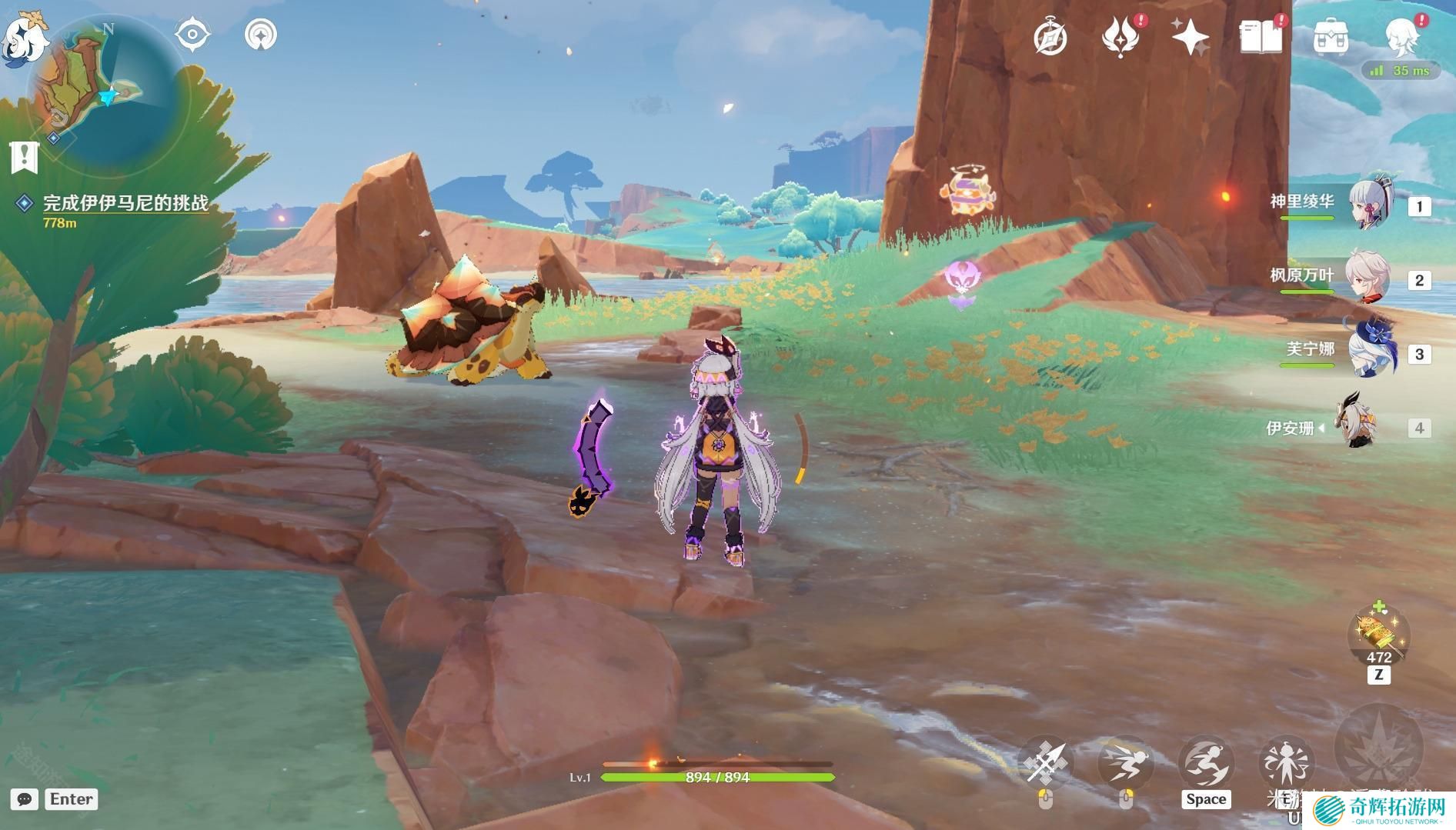Open the Wish four-pointed star icon

click(1190, 37)
